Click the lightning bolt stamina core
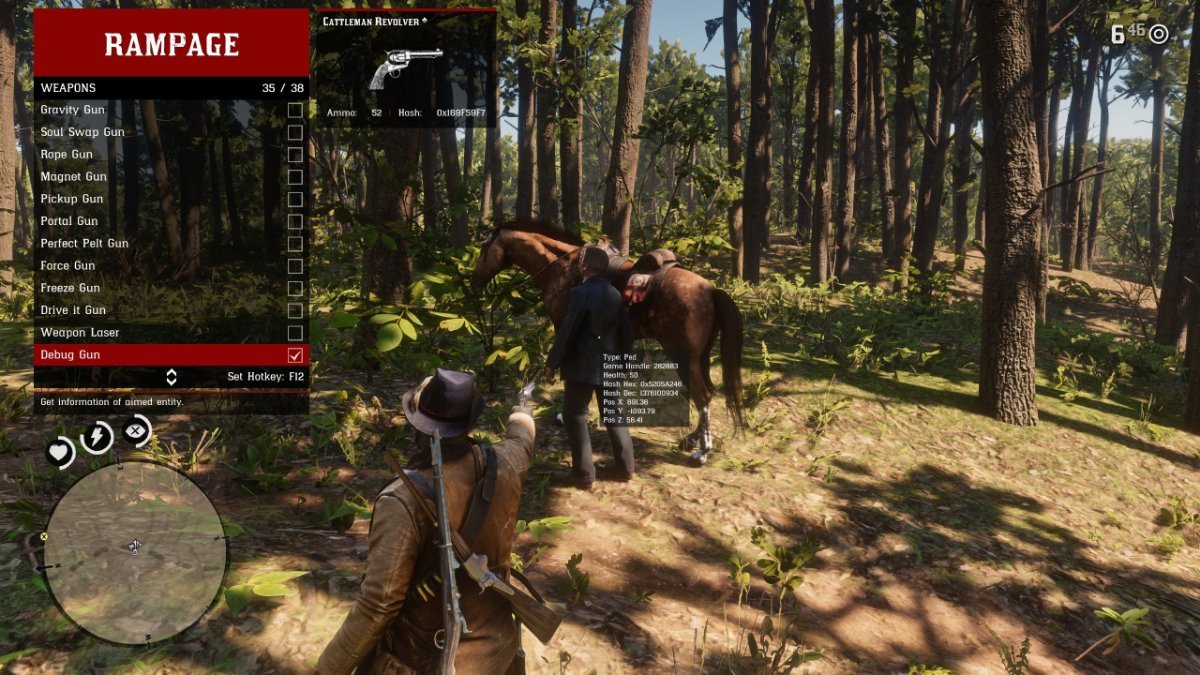 [97, 437]
